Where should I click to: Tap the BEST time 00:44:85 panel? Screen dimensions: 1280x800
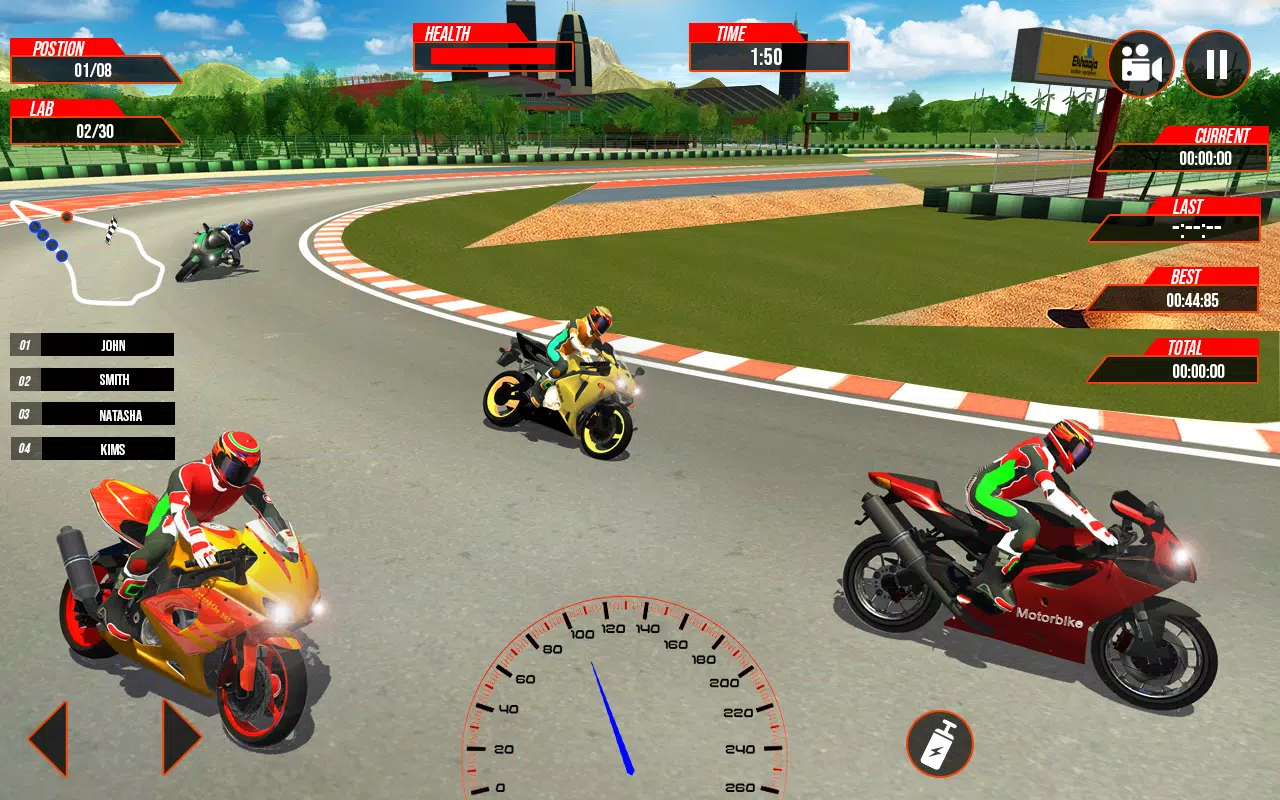(1200, 288)
